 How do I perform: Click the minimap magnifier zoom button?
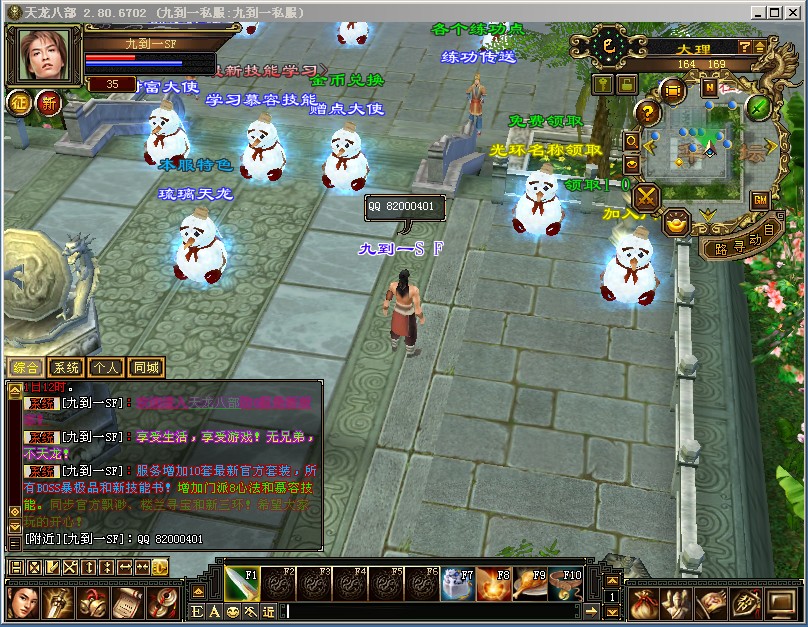pyautogui.click(x=631, y=143)
